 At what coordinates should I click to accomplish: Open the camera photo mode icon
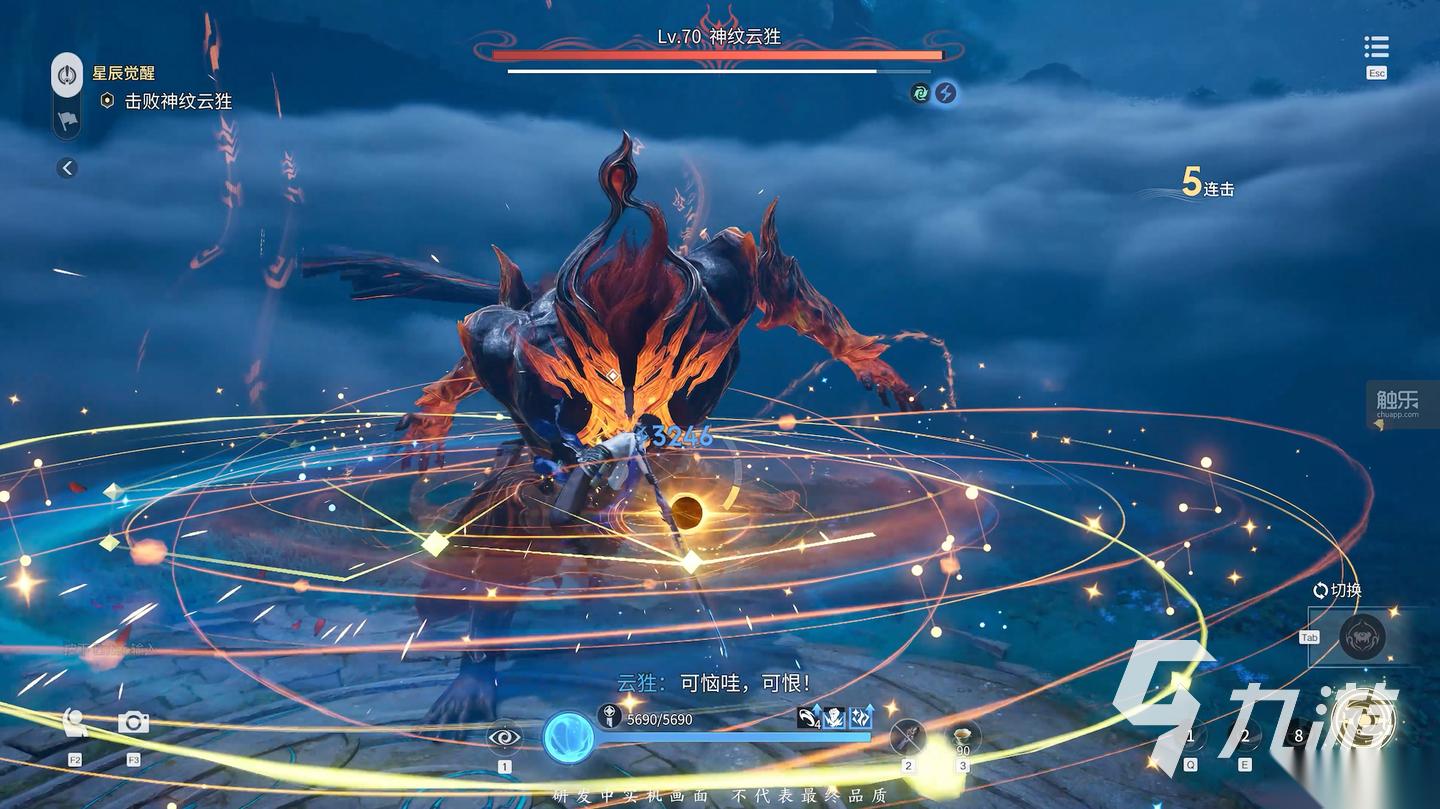pos(133,722)
